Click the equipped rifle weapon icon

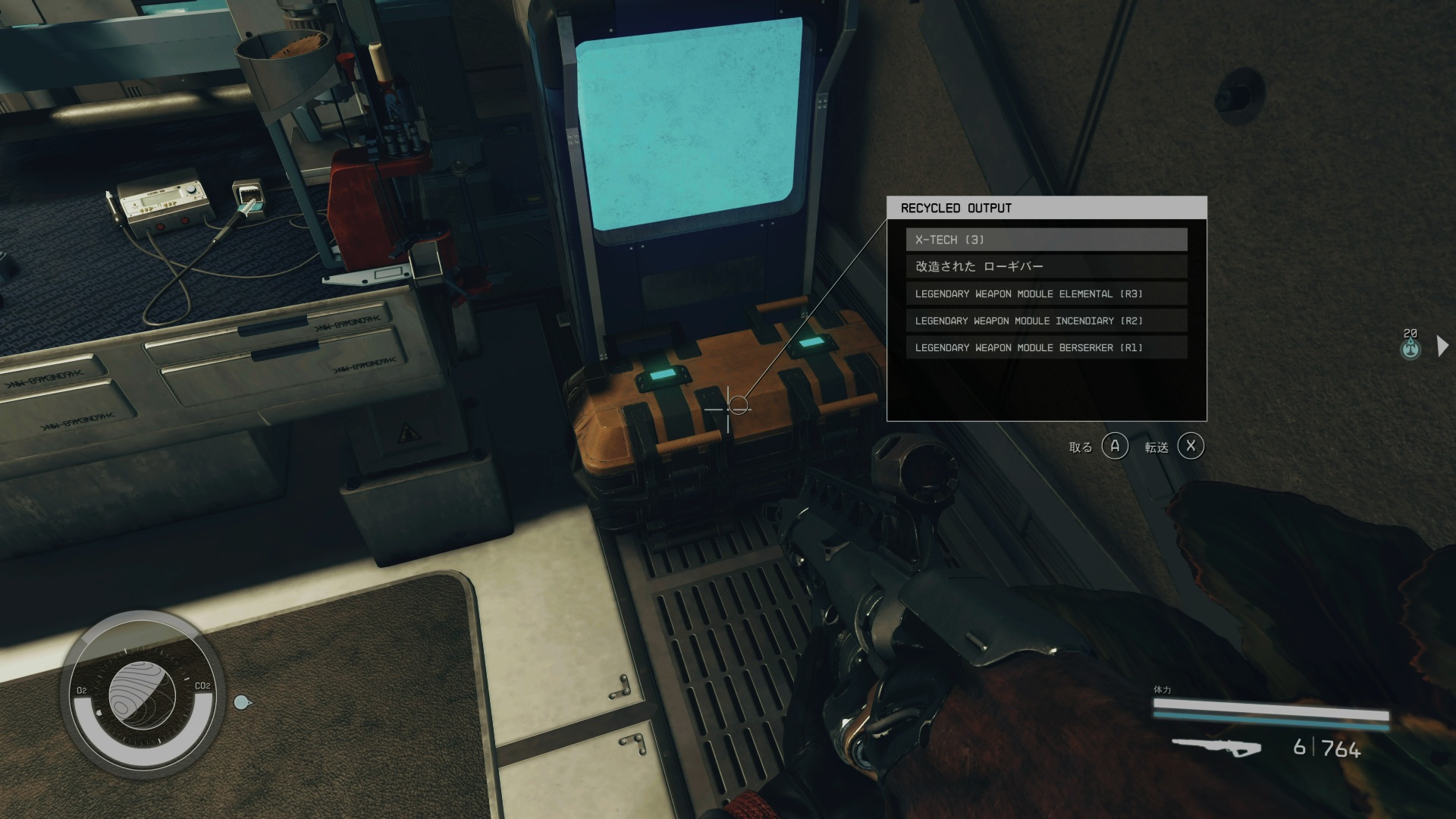1216,747
